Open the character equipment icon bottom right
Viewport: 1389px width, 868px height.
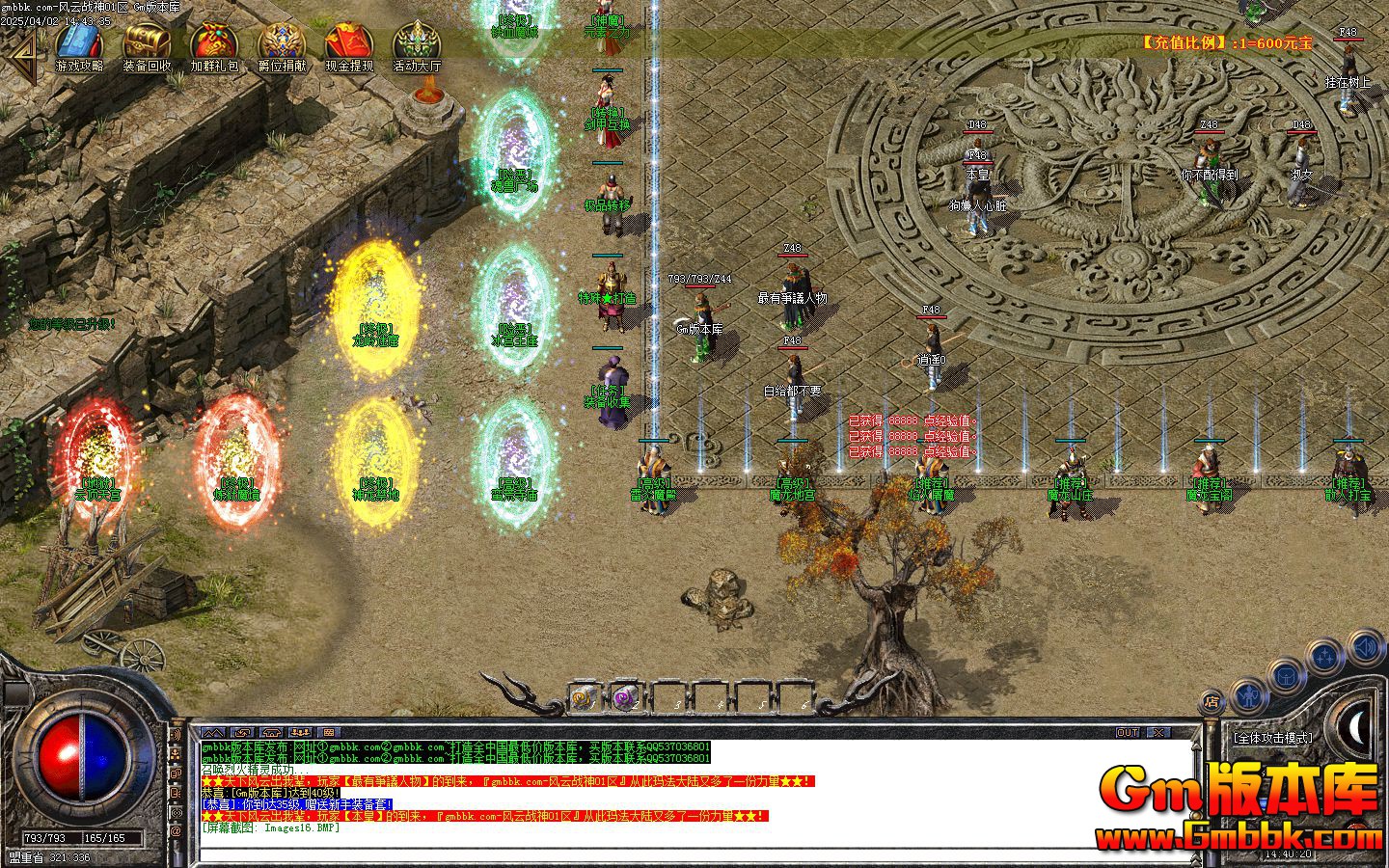[x=1248, y=697]
